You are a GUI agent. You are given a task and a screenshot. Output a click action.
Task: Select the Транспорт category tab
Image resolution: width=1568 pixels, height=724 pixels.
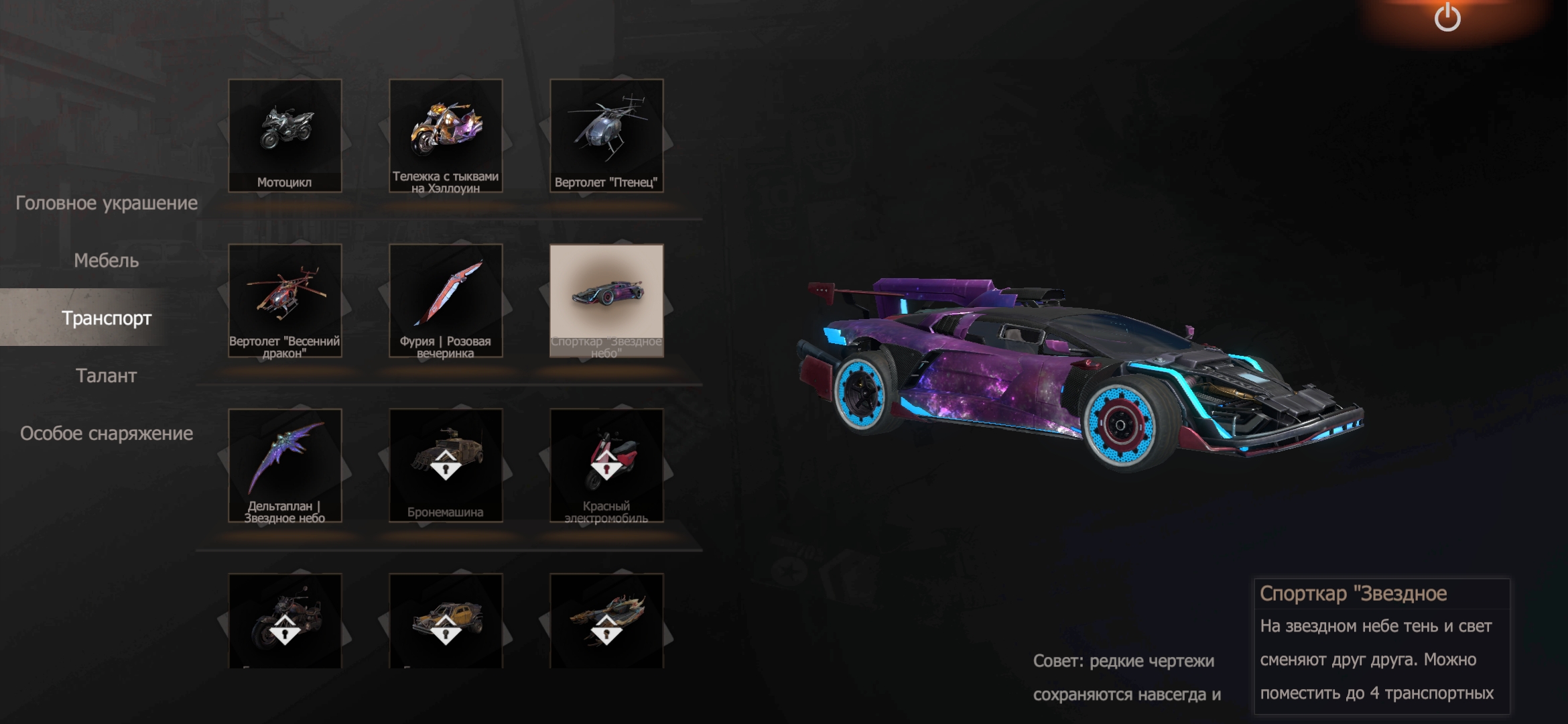(107, 318)
